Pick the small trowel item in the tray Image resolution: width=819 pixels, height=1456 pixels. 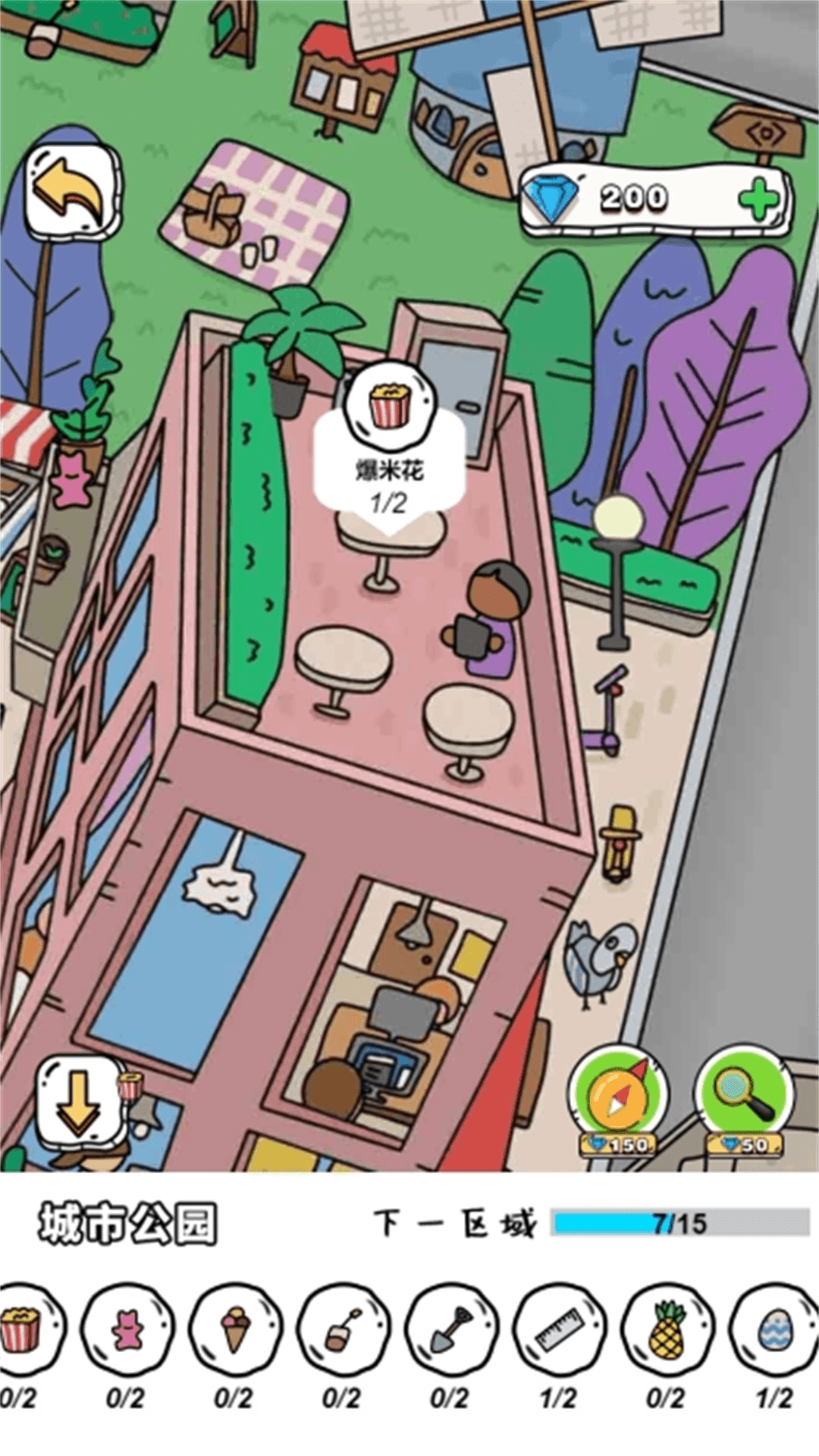[x=344, y=1329]
